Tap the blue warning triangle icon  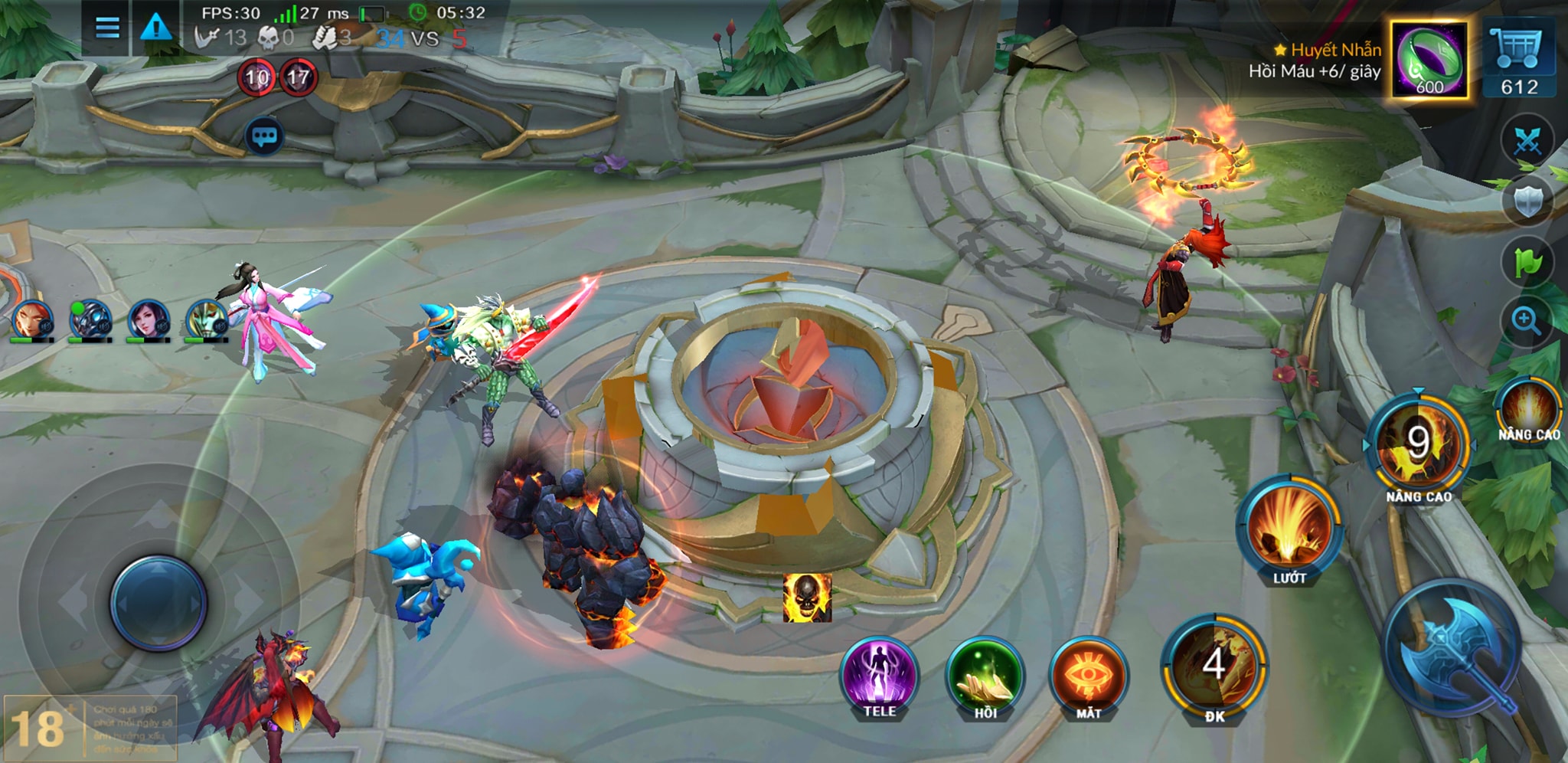(156, 28)
